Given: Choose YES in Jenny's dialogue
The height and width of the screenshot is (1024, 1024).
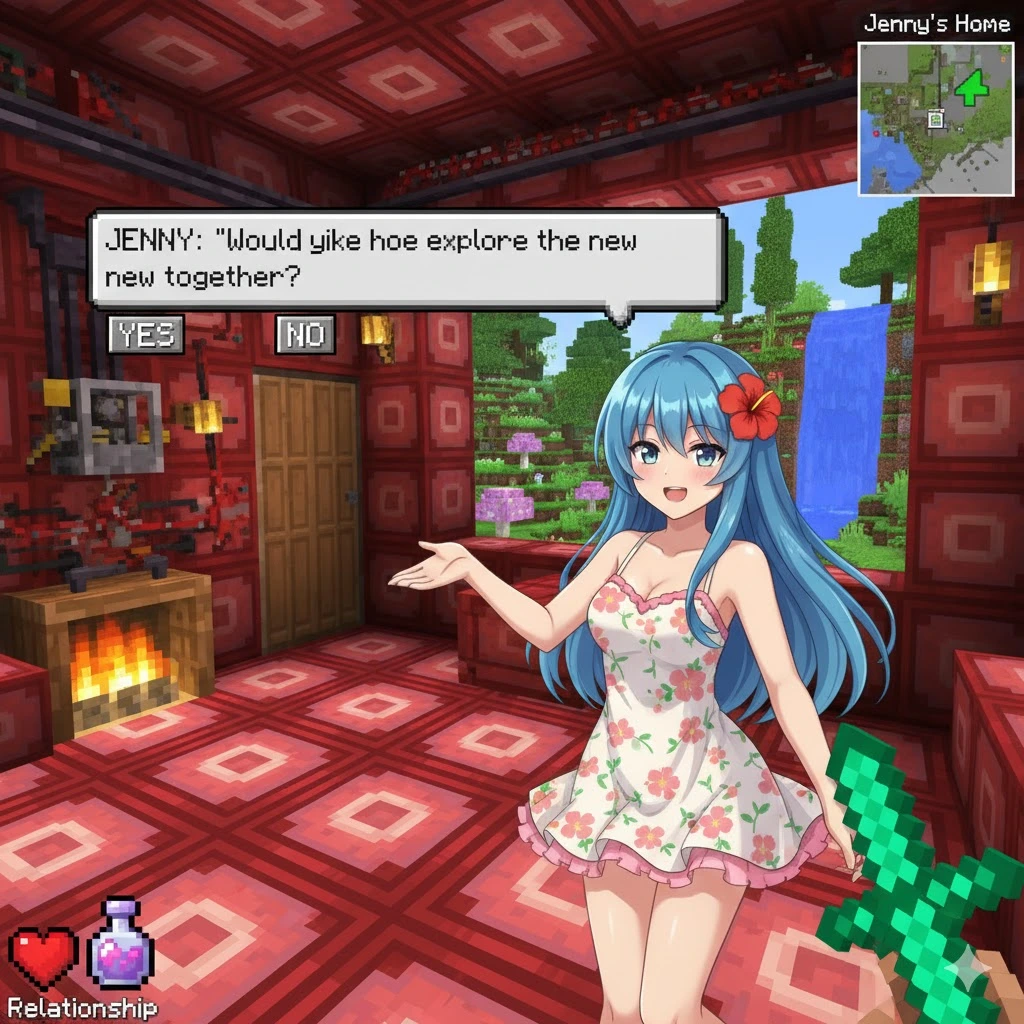Looking at the screenshot, I should point(146,335).
